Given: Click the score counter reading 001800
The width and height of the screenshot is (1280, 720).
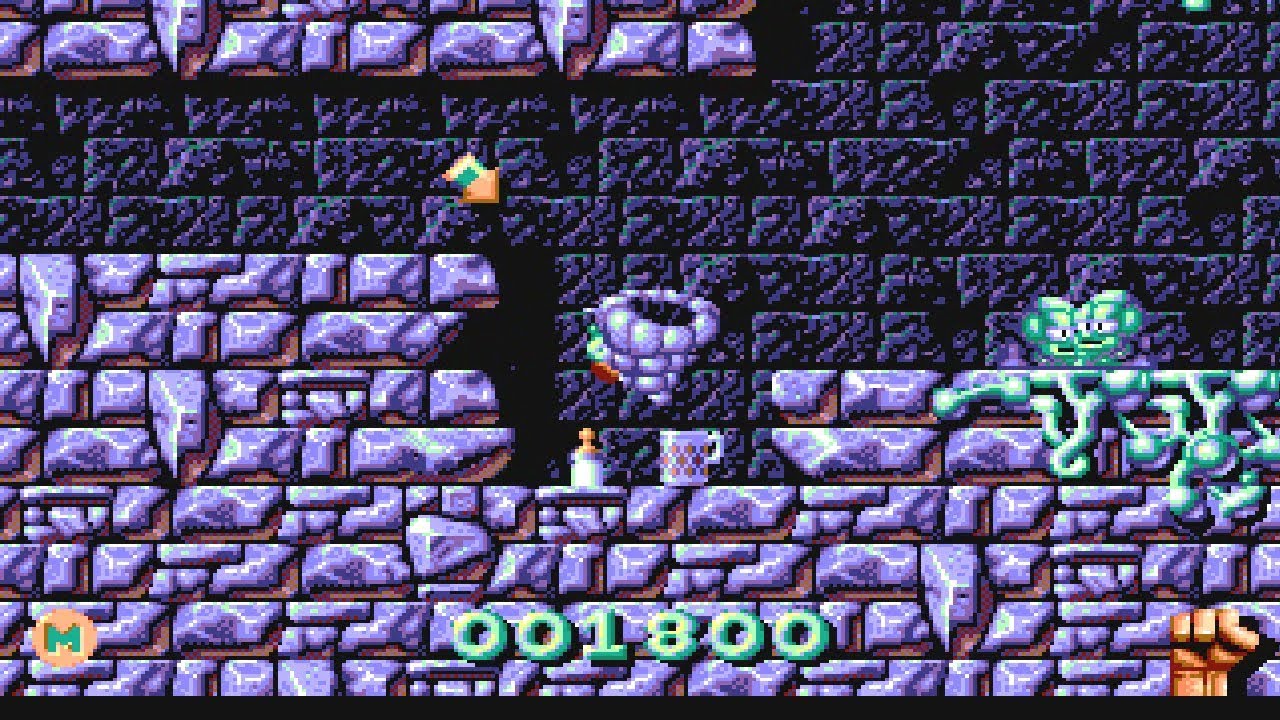Looking at the screenshot, I should tap(640, 635).
